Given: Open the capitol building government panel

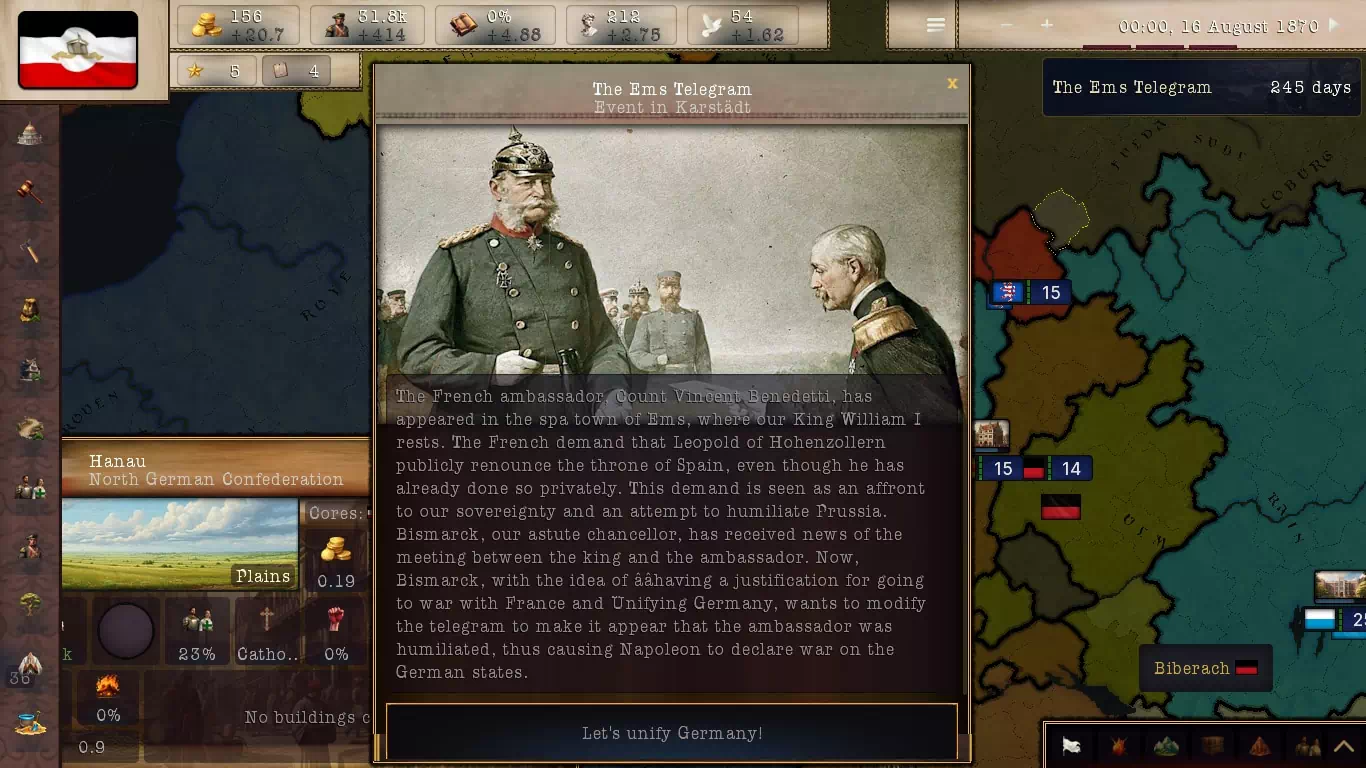Looking at the screenshot, I should pos(30,134).
